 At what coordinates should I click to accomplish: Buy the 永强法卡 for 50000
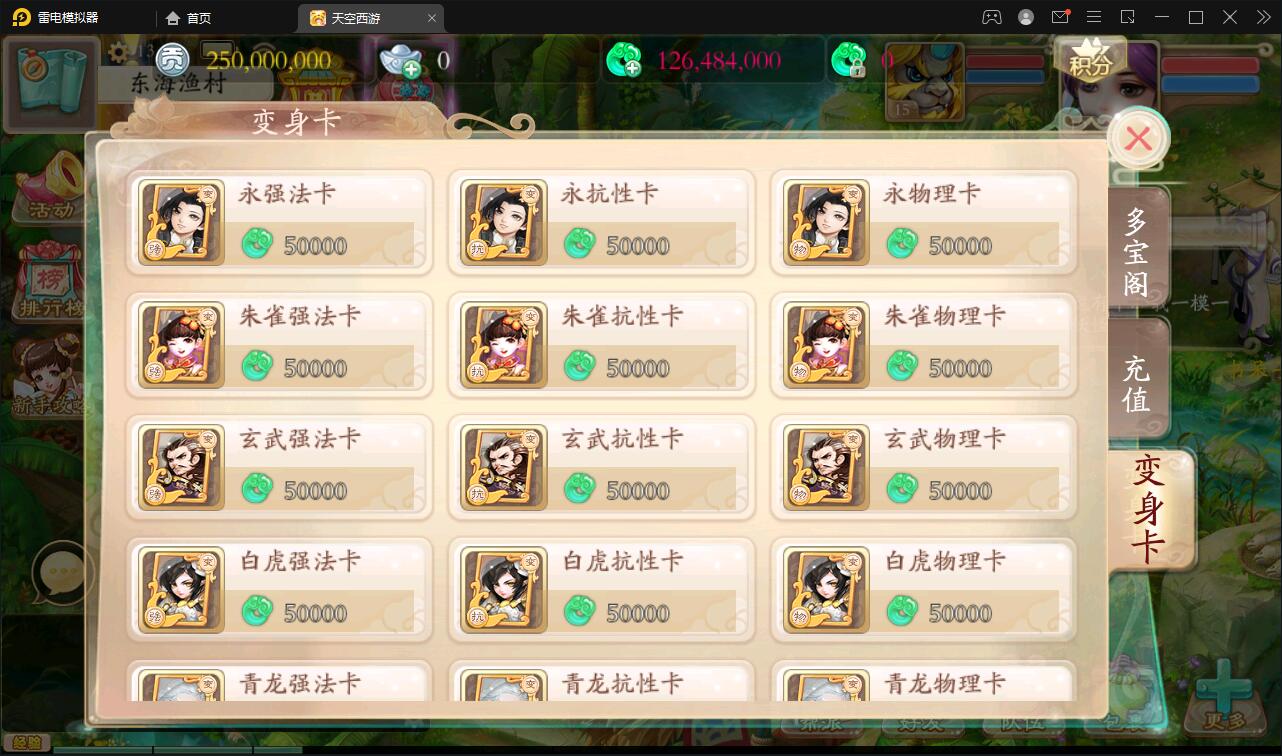click(278, 220)
